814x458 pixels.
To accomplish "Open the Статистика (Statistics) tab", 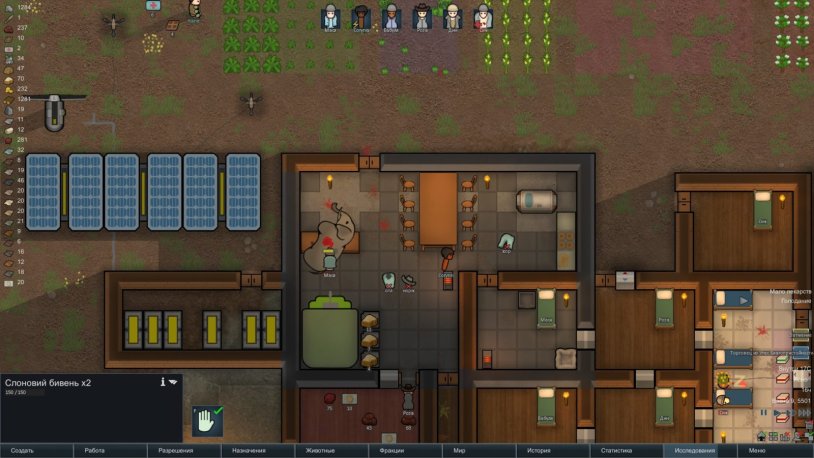I will pyautogui.click(x=613, y=451).
